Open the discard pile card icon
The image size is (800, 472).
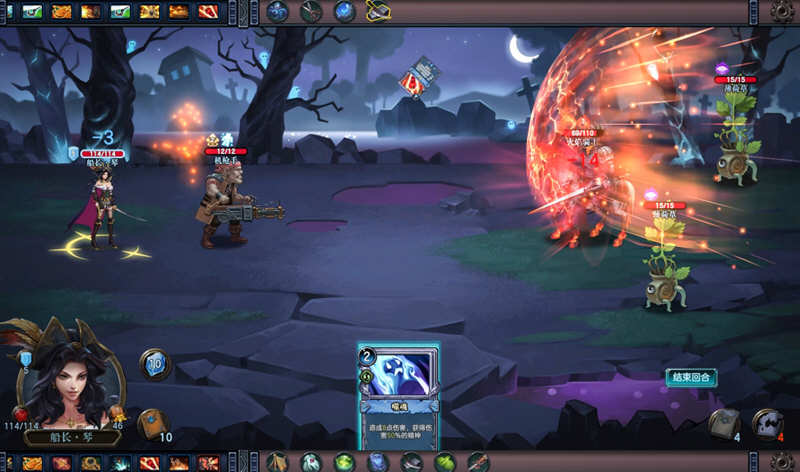coord(722,424)
